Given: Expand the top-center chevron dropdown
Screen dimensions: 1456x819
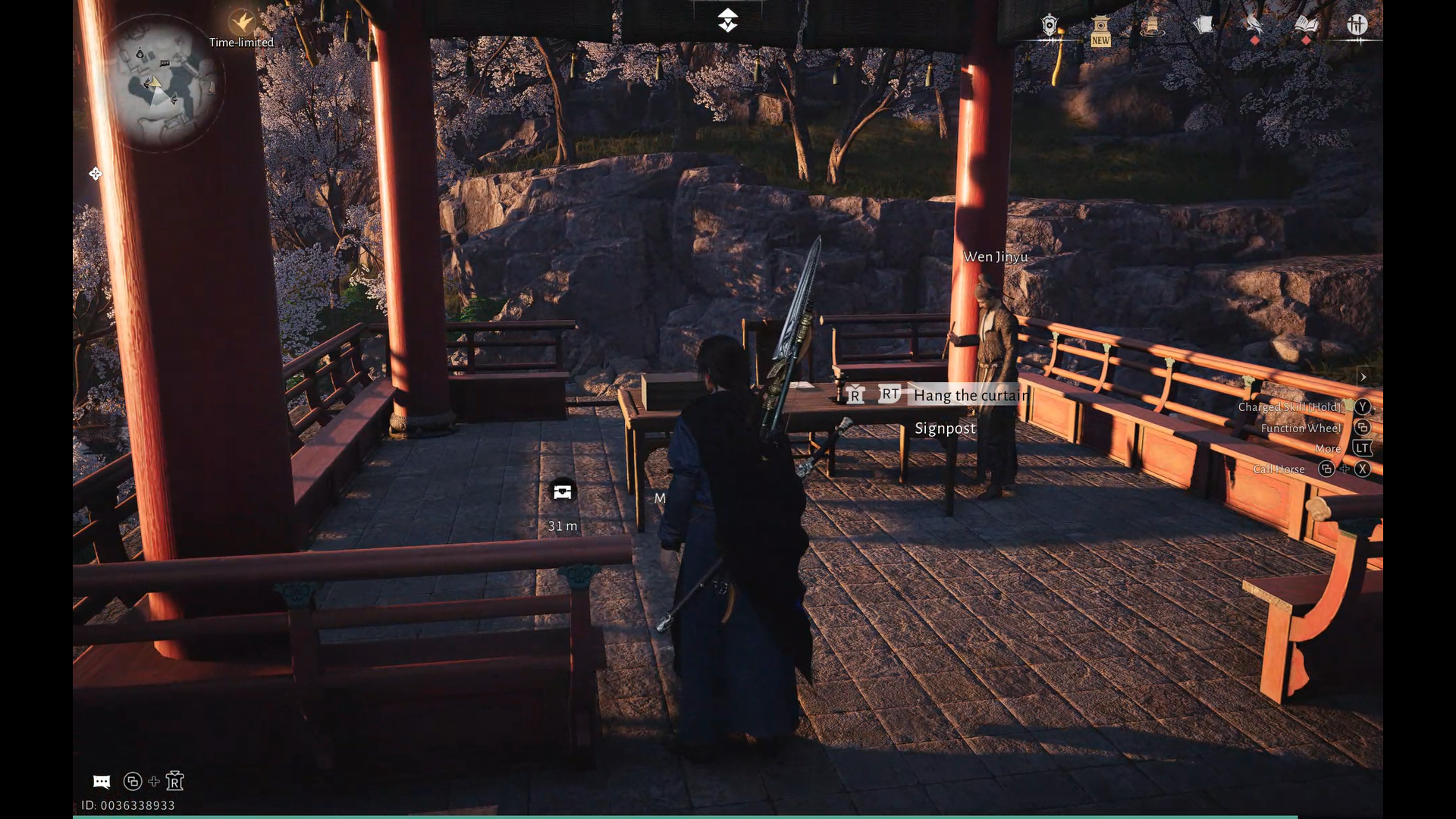Looking at the screenshot, I should 727,20.
